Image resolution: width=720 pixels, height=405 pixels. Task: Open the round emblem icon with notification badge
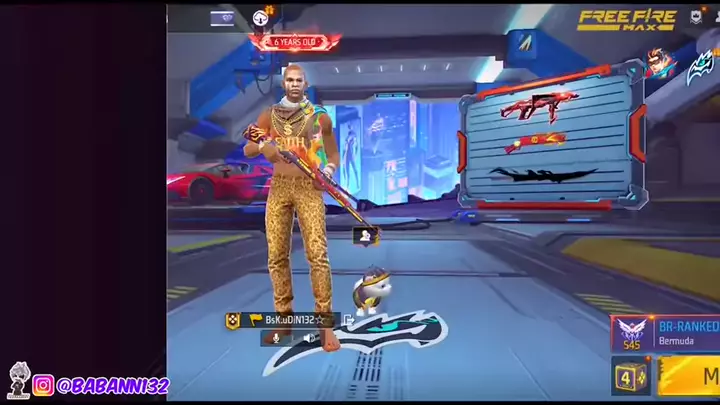(x=262, y=17)
